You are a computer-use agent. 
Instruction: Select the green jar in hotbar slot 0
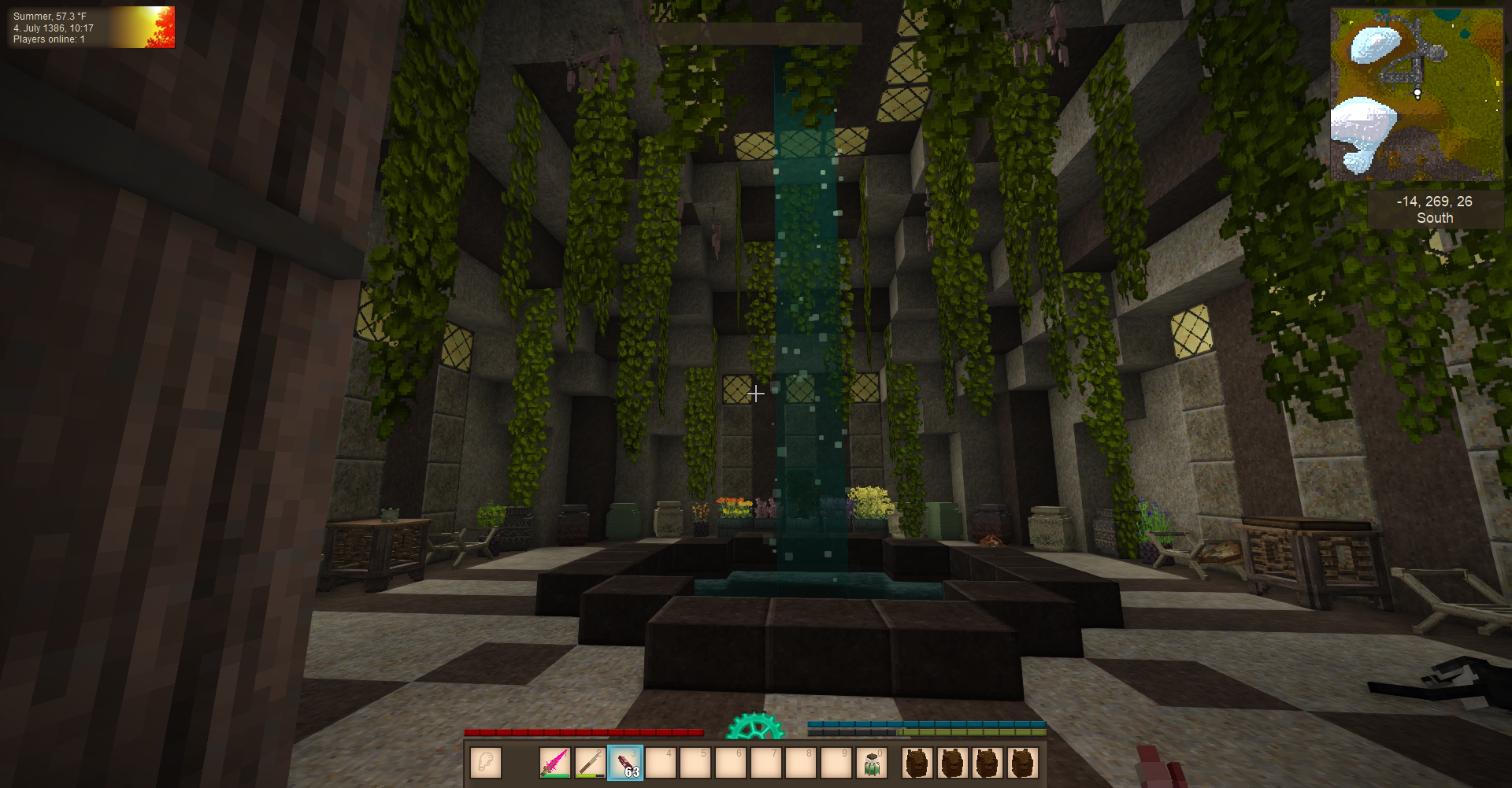point(871,763)
